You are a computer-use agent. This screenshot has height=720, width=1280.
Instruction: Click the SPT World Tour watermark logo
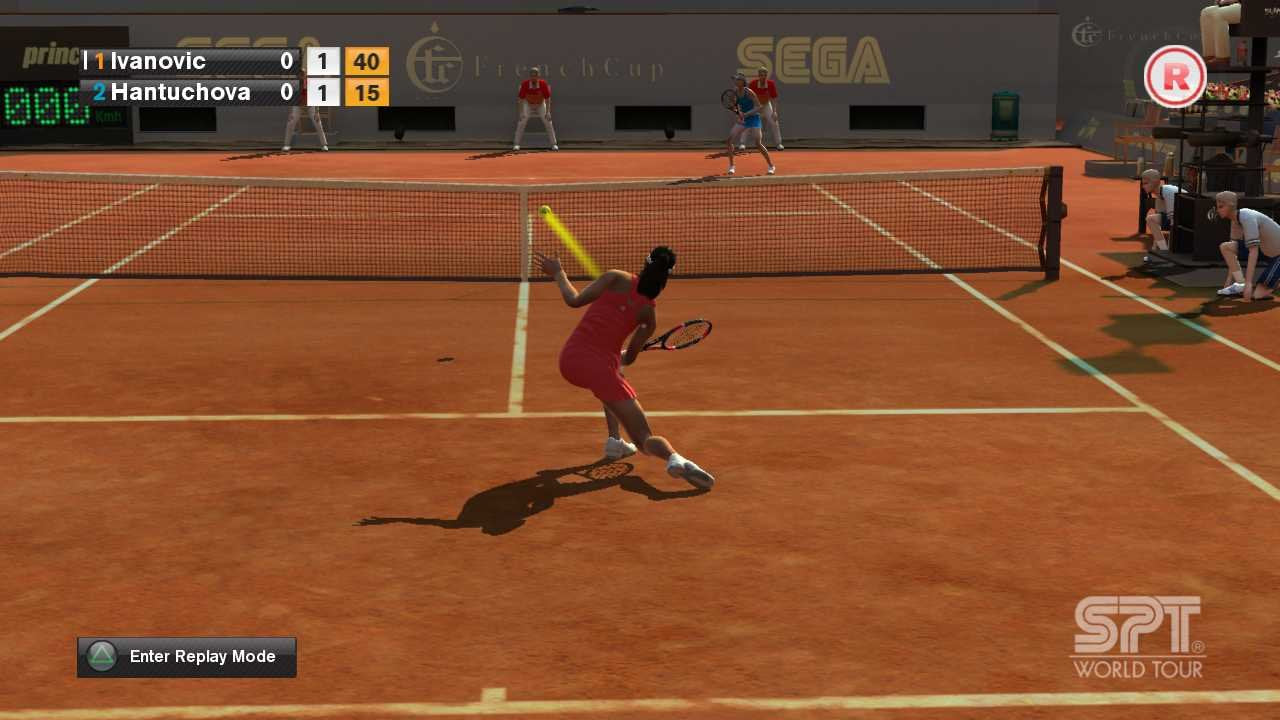pos(1137,637)
